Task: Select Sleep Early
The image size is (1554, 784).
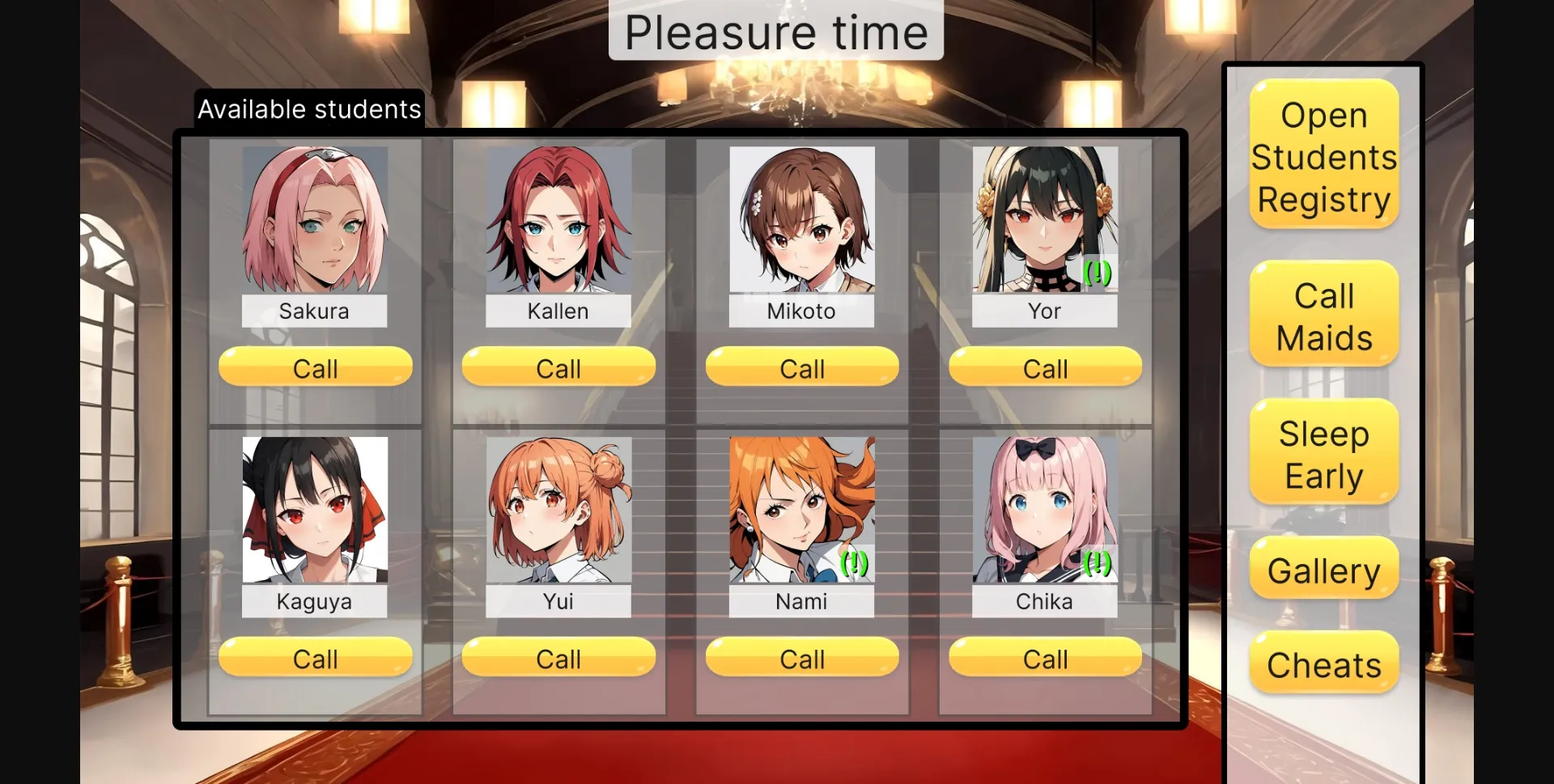Action: (1323, 453)
